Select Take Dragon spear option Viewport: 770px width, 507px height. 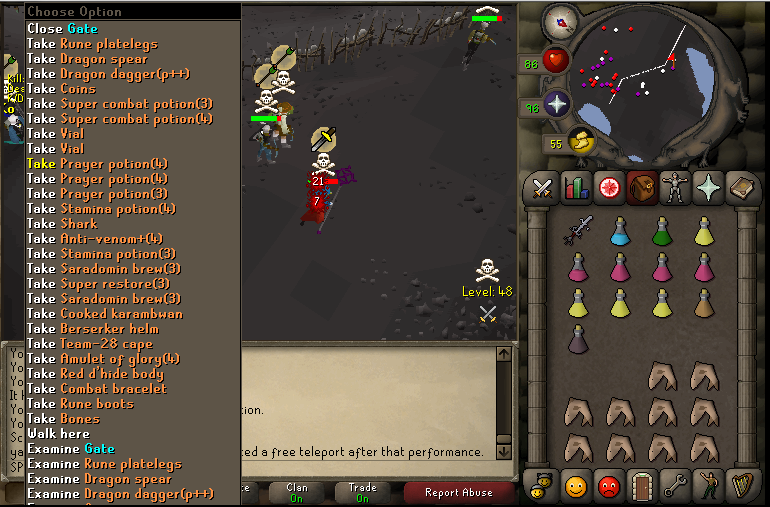101,59
